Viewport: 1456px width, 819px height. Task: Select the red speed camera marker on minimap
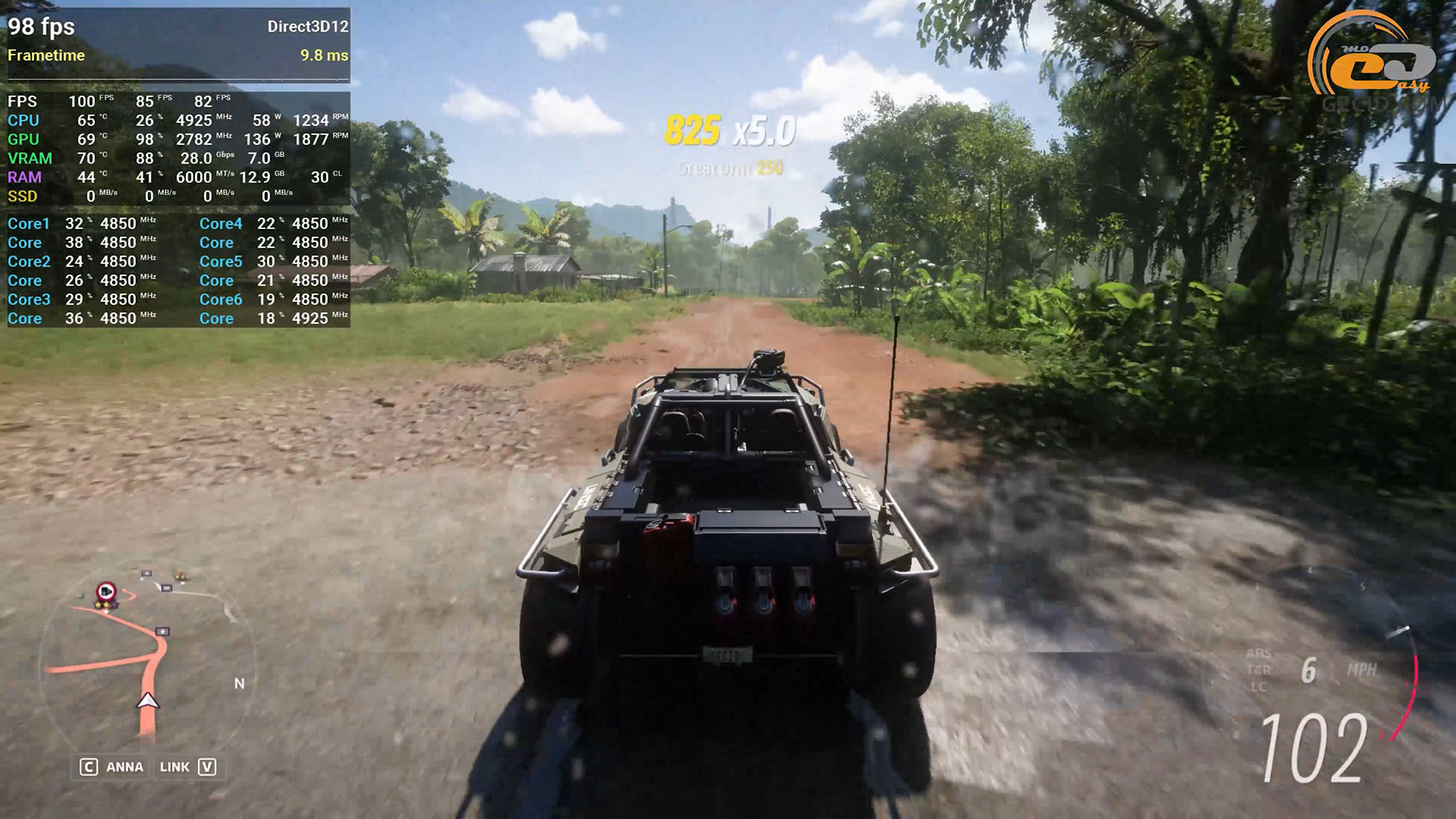tap(106, 591)
